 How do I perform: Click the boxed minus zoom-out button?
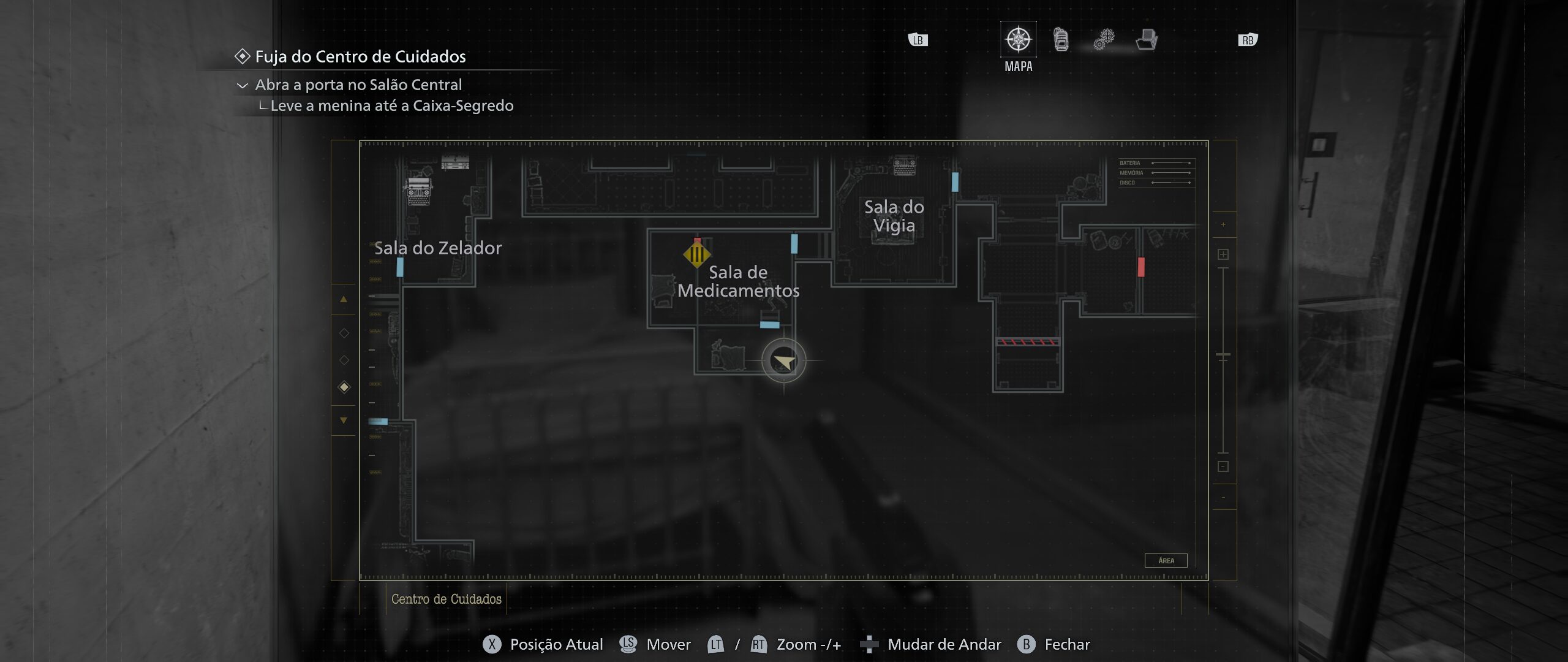(1223, 466)
